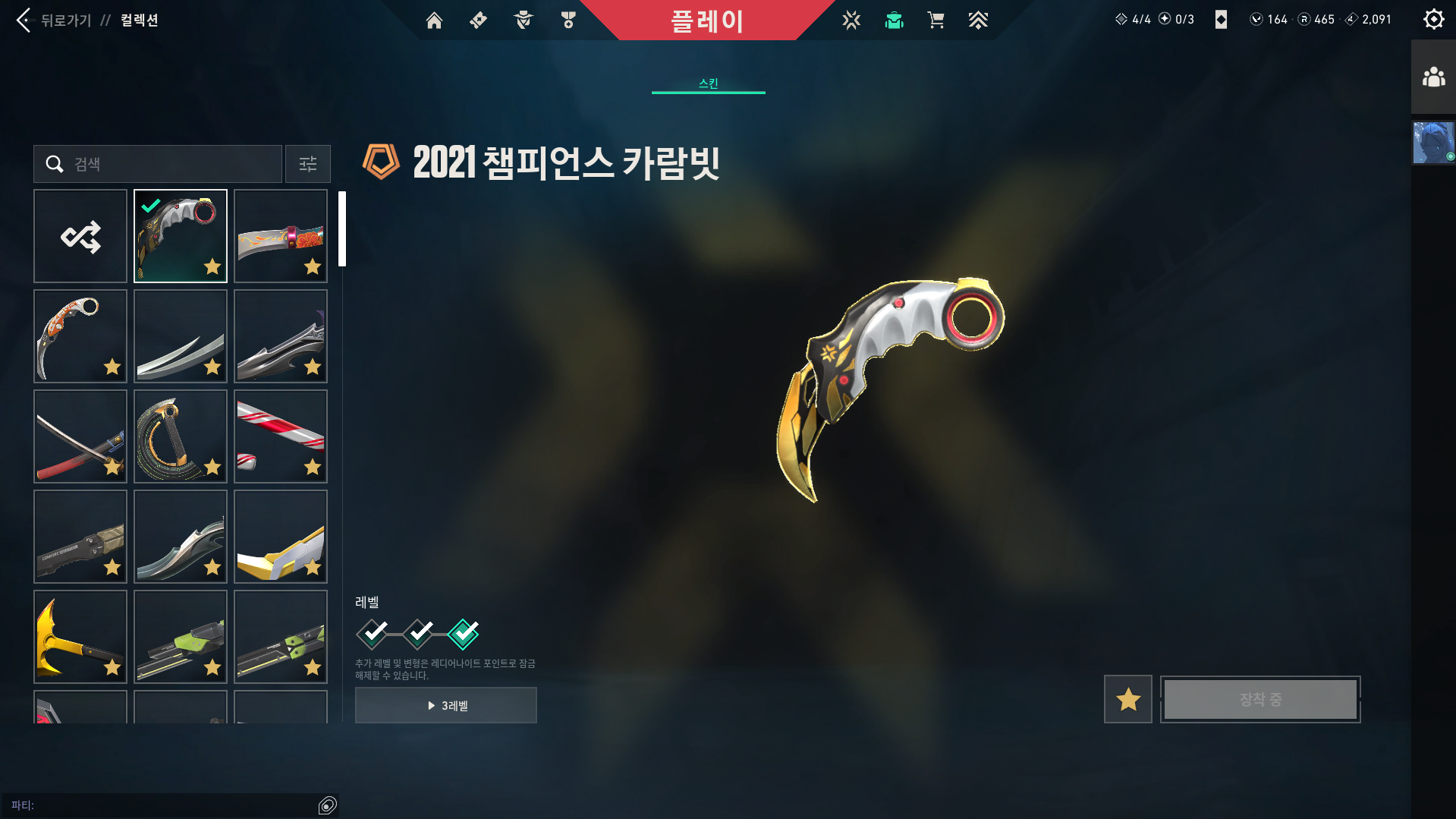Viewport: 1456px width, 819px height.
Task: Open the Agents tab icon
Action: click(x=522, y=20)
